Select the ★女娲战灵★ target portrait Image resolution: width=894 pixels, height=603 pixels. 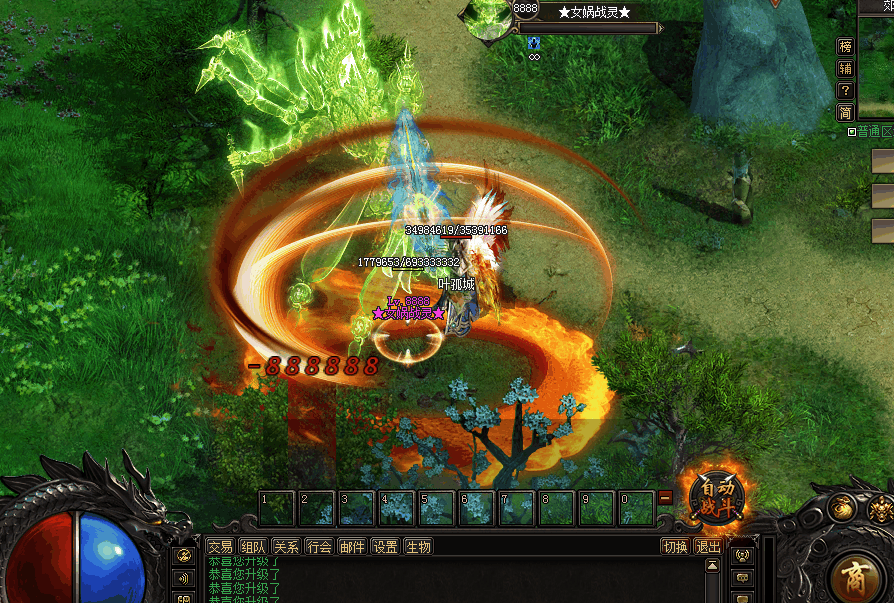point(489,18)
